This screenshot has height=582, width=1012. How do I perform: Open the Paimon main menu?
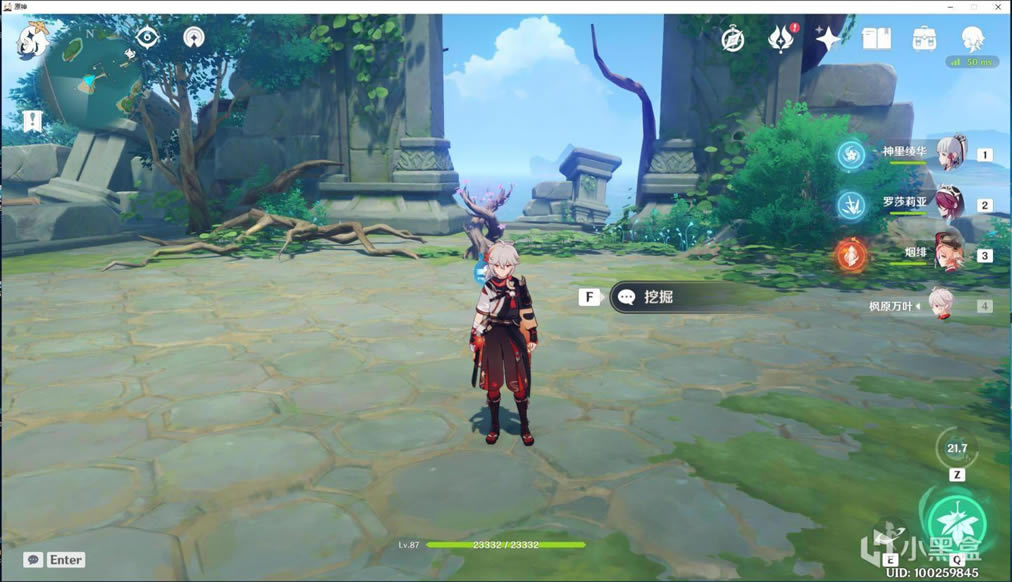click(30, 41)
